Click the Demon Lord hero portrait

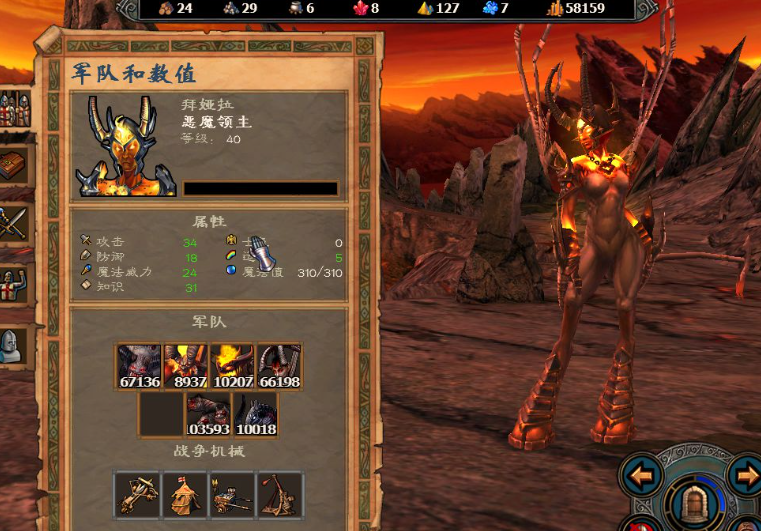tap(127, 146)
